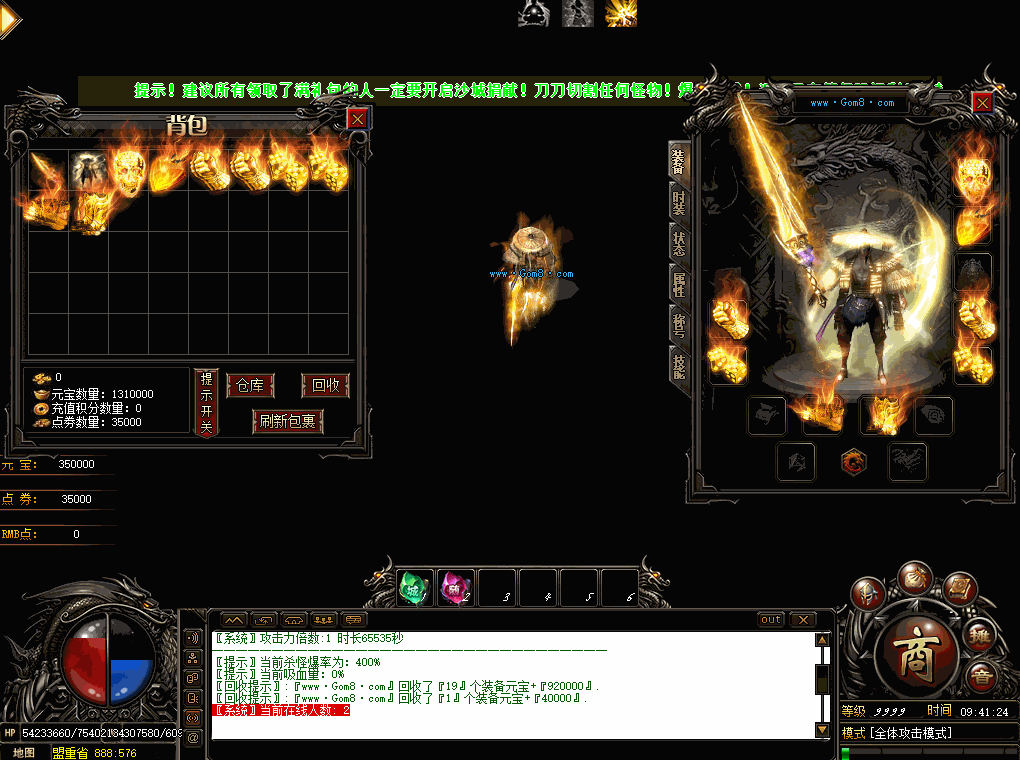Image resolution: width=1020 pixels, height=760 pixels.
Task: Click the 回收 recycle button
Action: pos(325,386)
